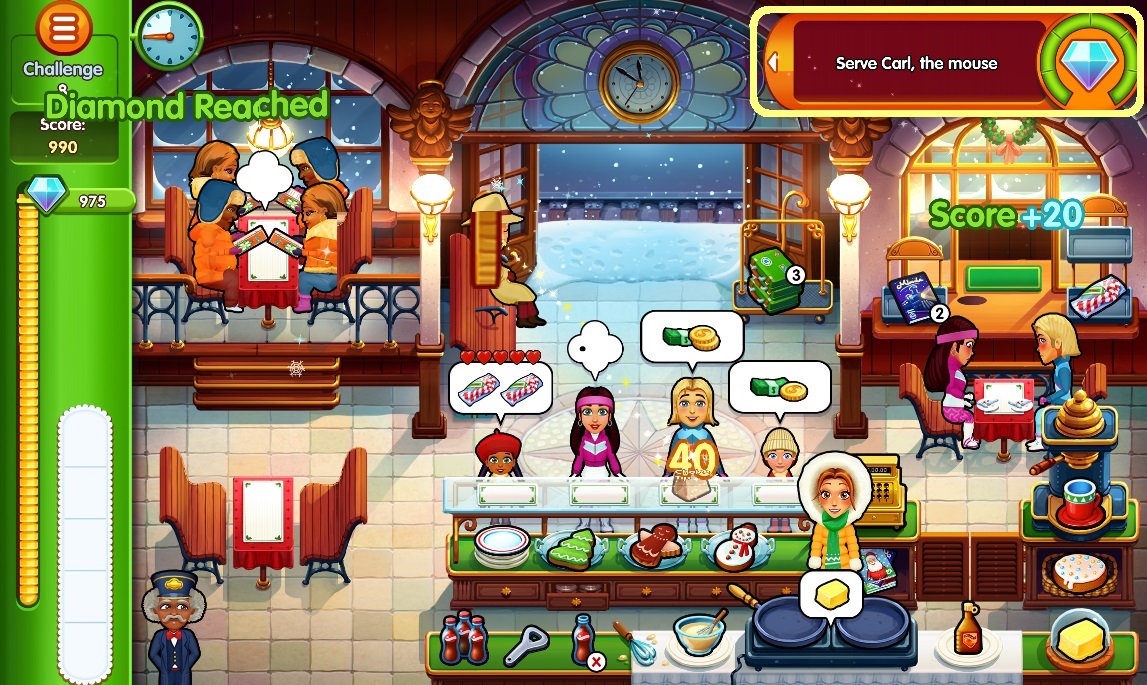Open the orange hamburger menu button
1147x685 pixels.
point(64,29)
